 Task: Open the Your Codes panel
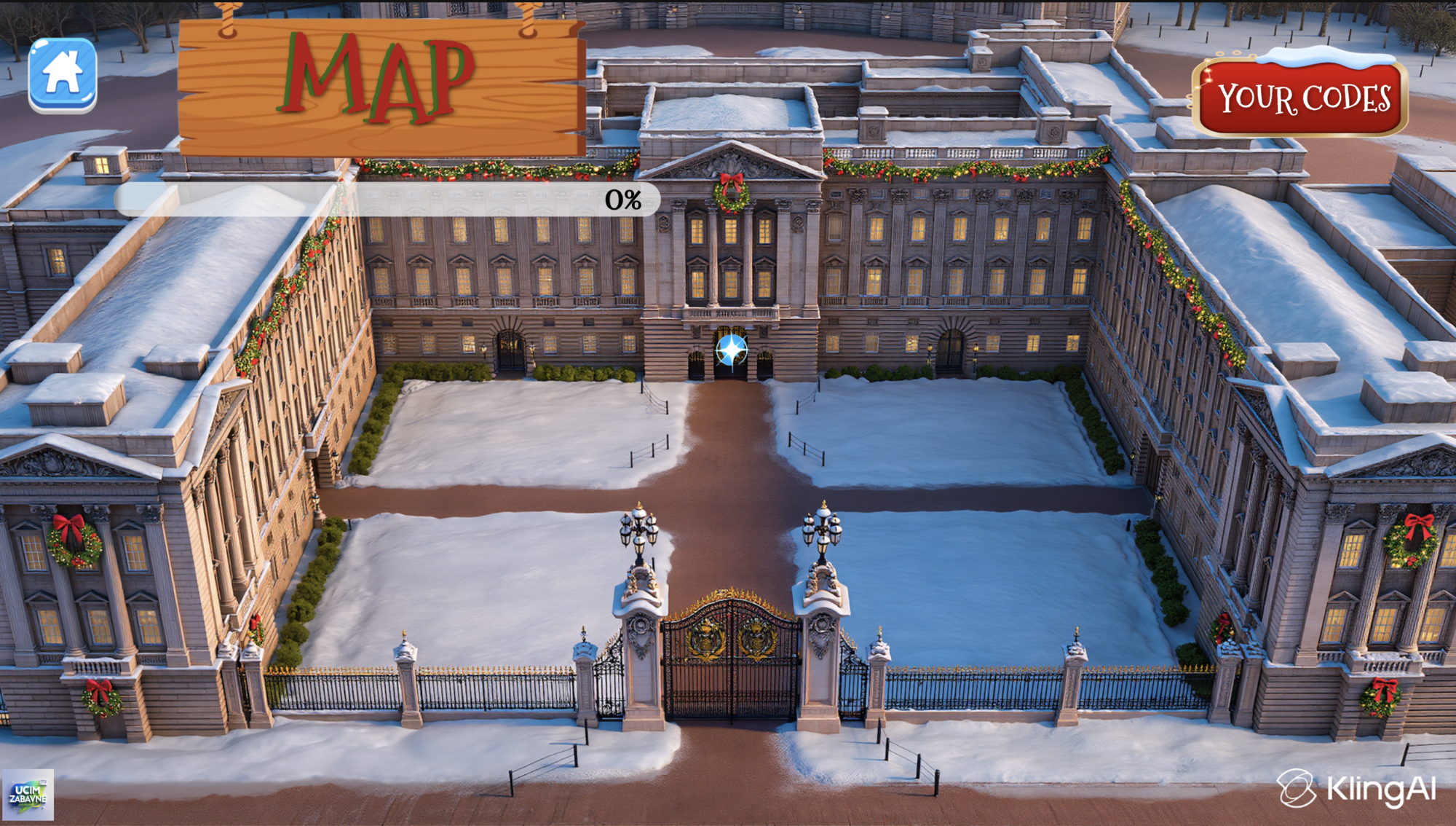(1302, 98)
